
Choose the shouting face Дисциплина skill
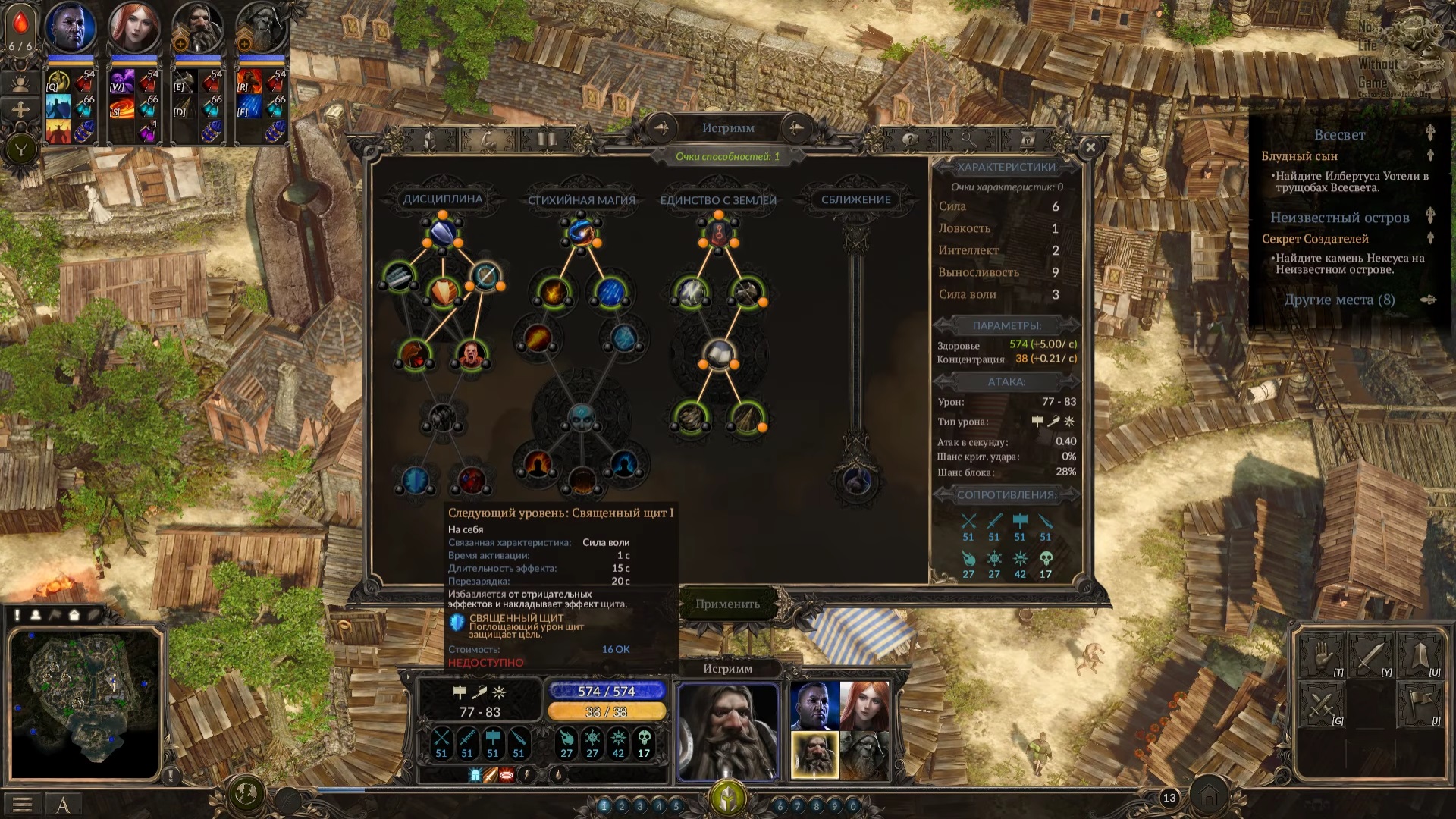pyautogui.click(x=471, y=353)
